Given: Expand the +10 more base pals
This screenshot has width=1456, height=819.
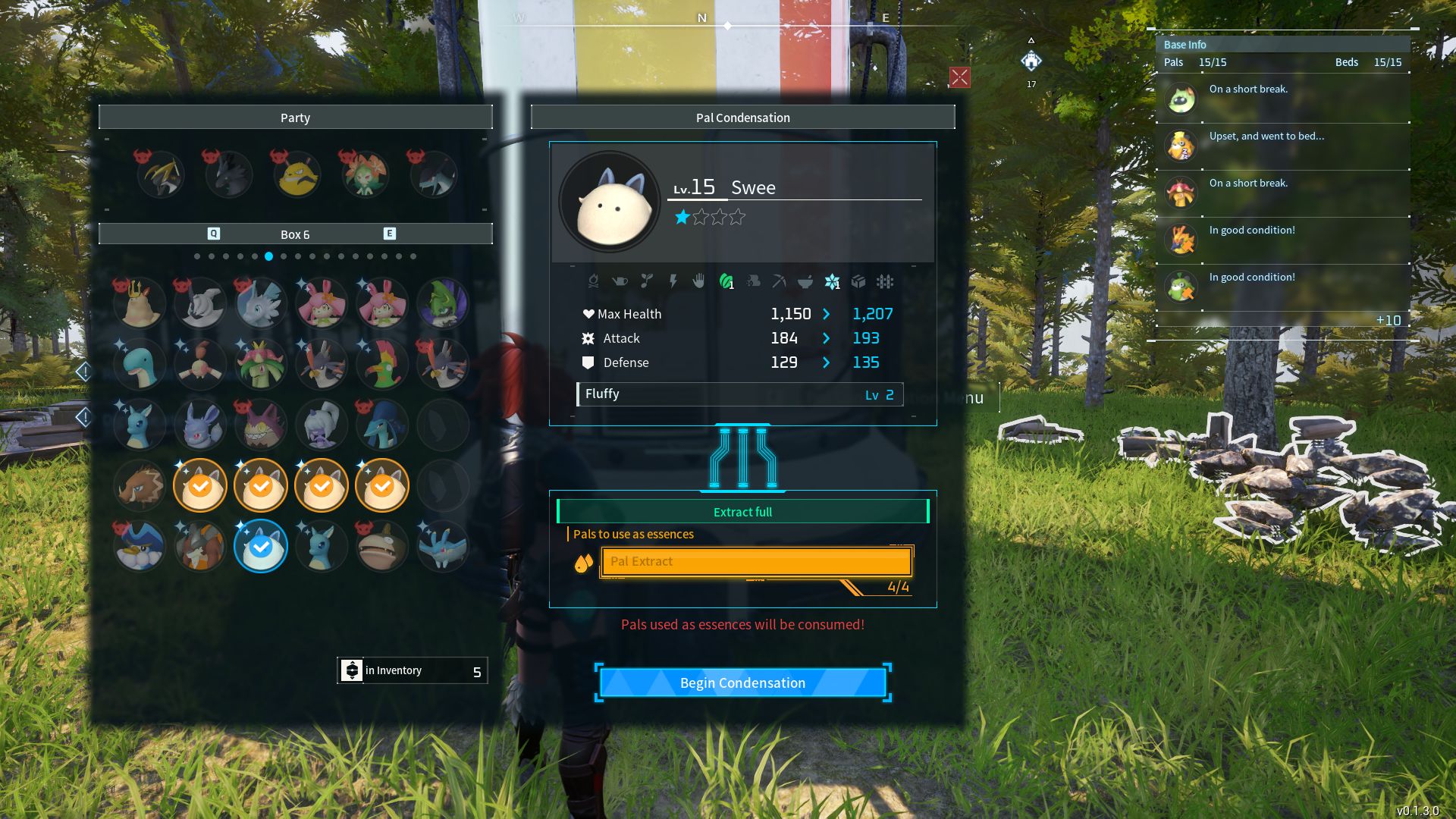Looking at the screenshot, I should (x=1388, y=321).
